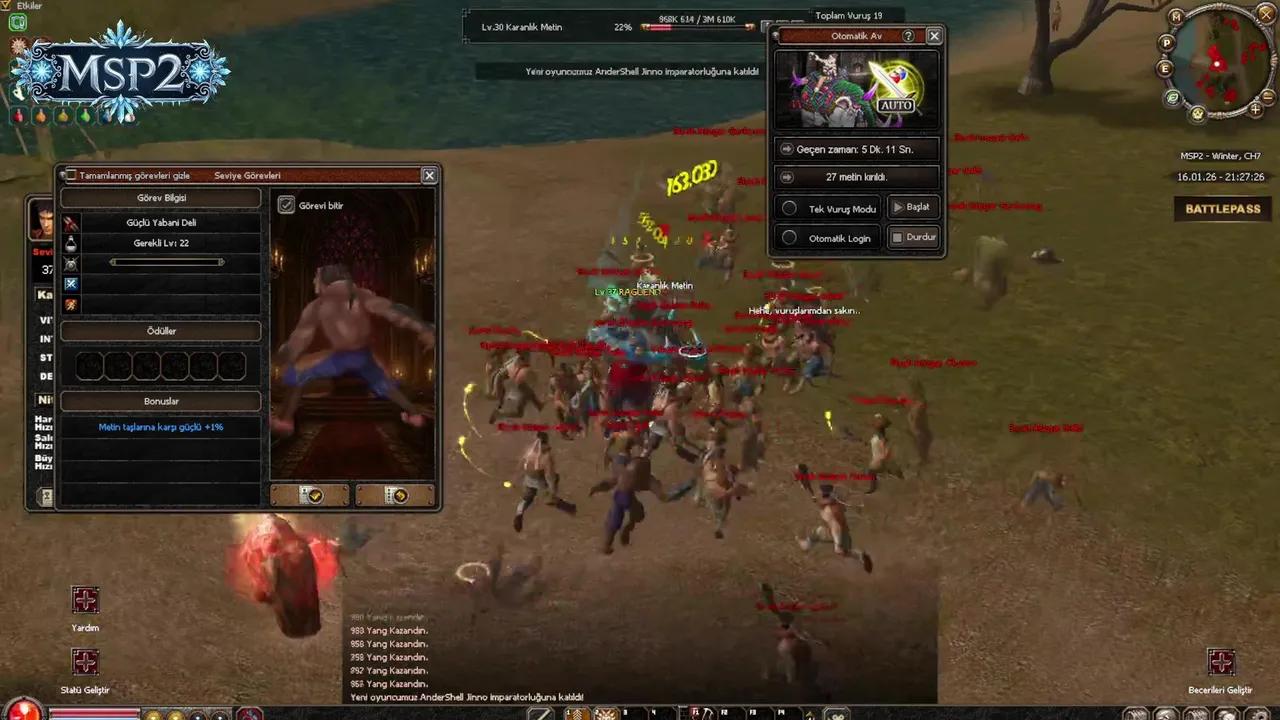The height and width of the screenshot is (720, 1280).
Task: Click the red potion icon on left edge
Action: (x=18, y=116)
